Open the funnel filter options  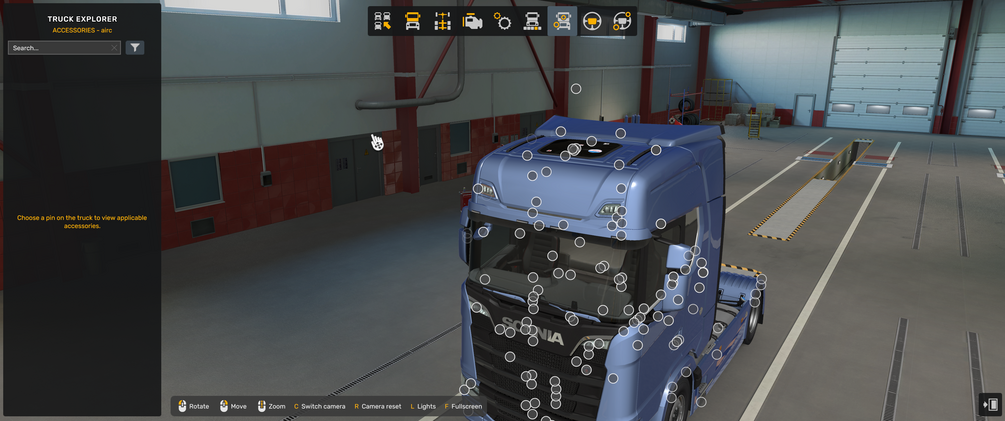pos(135,48)
